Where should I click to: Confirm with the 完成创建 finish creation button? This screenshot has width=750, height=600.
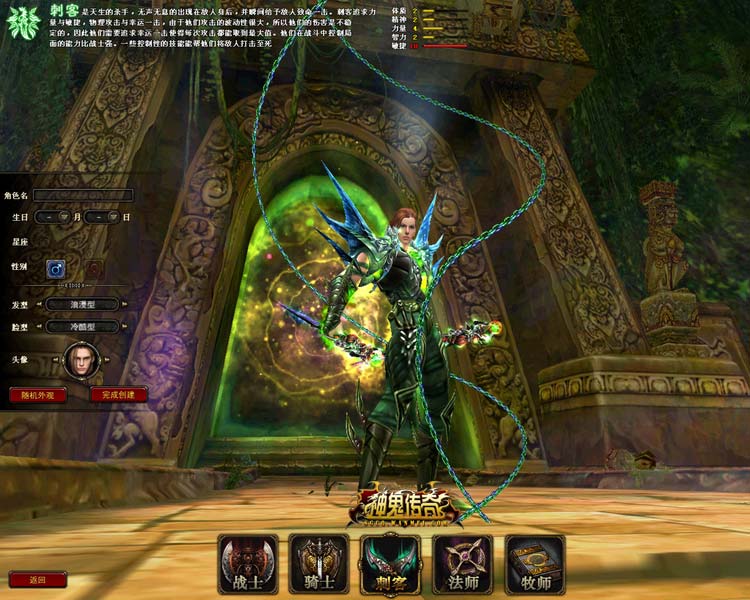[x=118, y=395]
